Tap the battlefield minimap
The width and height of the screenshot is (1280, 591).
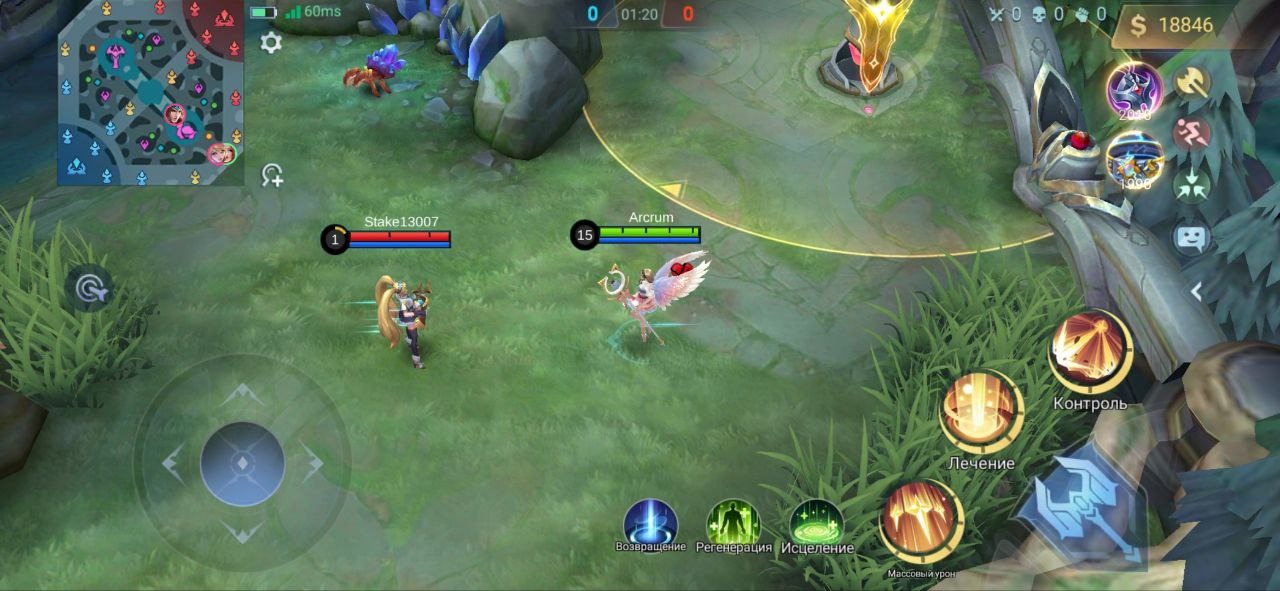[150, 93]
